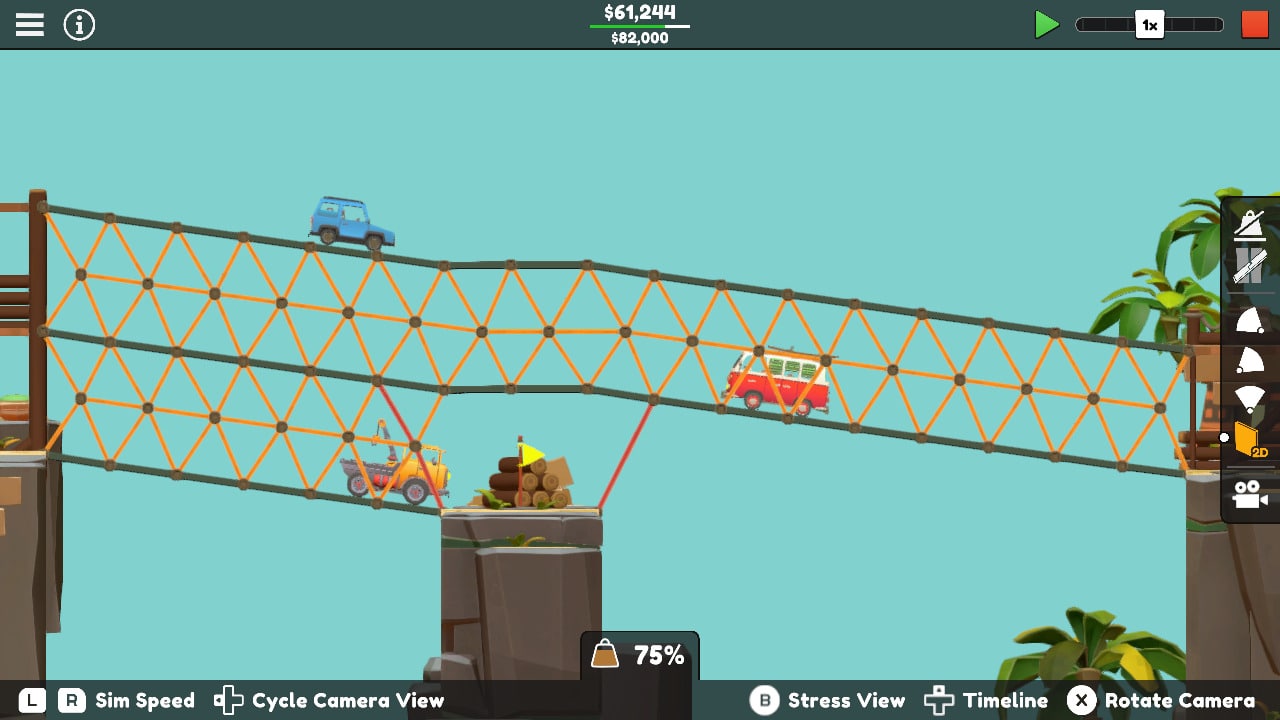
Task: Select the wide fan camera view icon
Action: [1250, 397]
